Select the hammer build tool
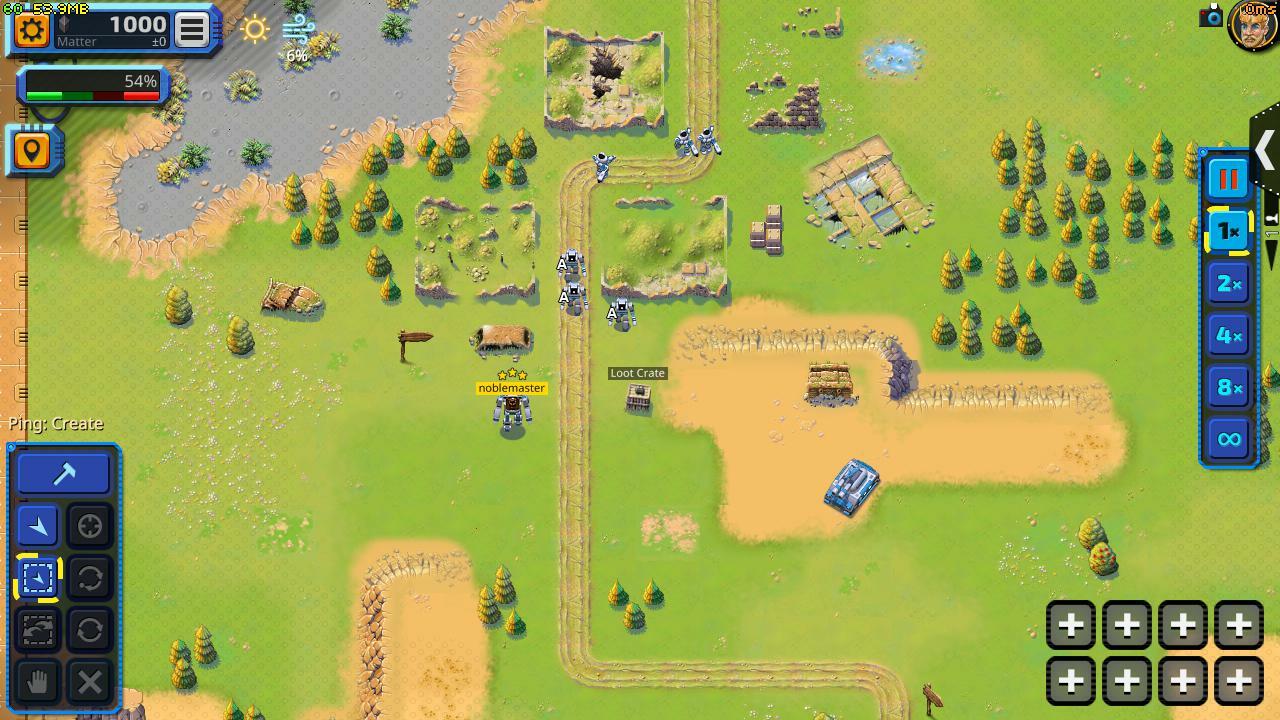The image size is (1280, 720). tap(62, 472)
